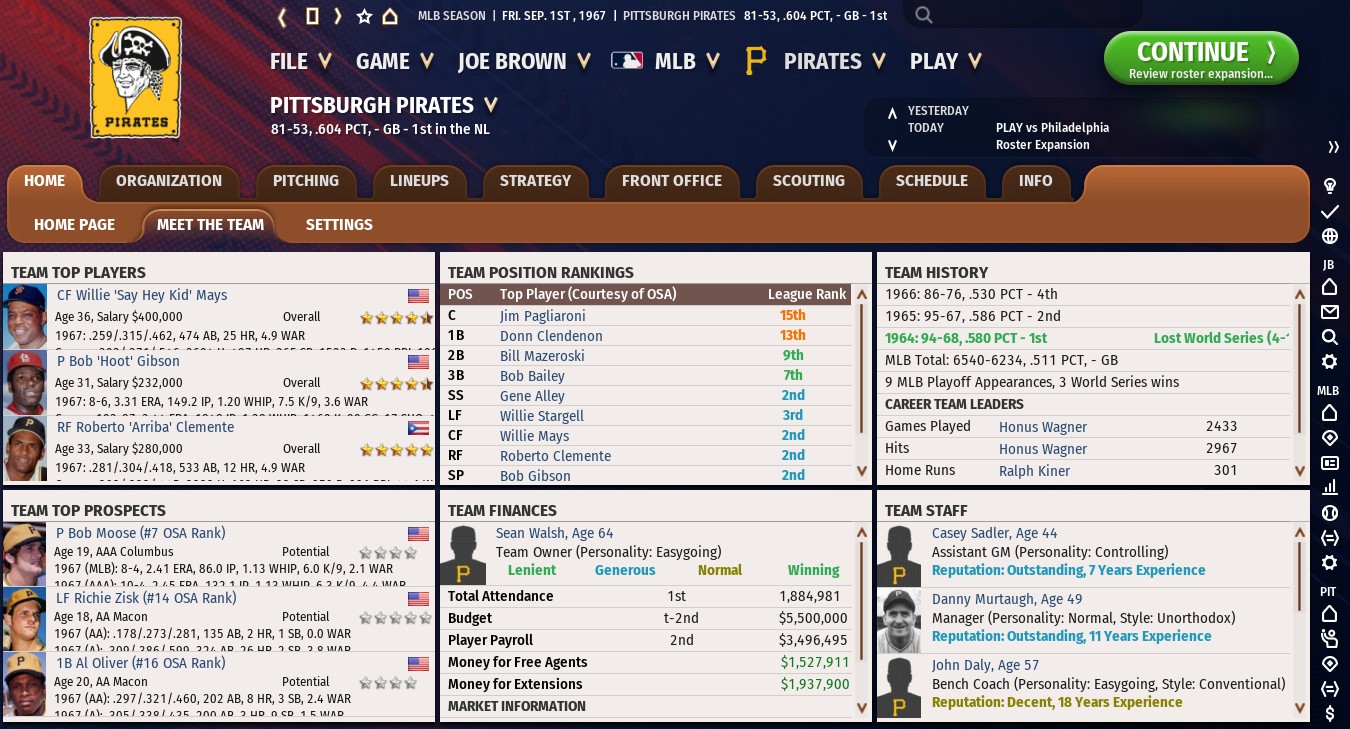Open Honus Wagner's Hits leader link
This screenshot has width=1350, height=729.
[1042, 449]
